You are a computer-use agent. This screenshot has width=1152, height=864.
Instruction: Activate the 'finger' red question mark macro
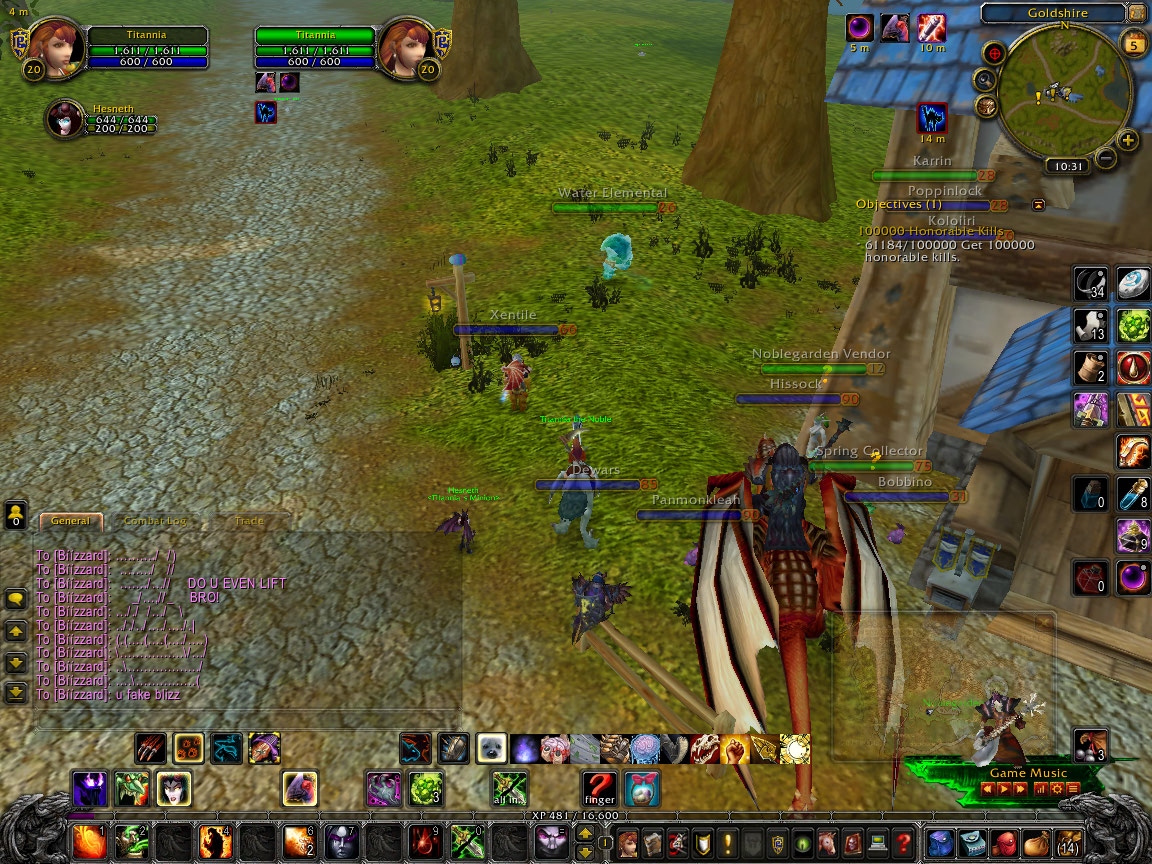tap(599, 788)
